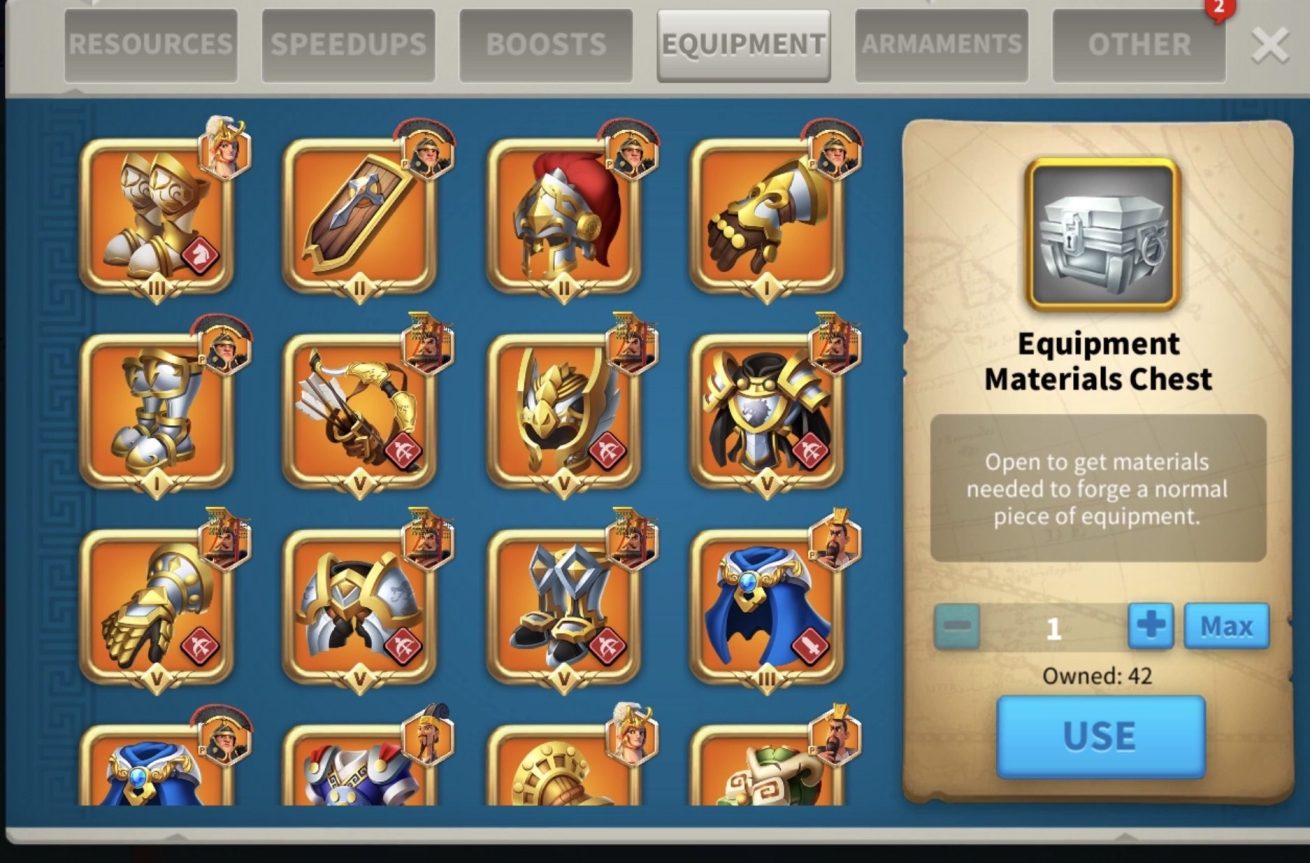Image resolution: width=1310 pixels, height=863 pixels.
Task: Select the brown leather gauntlet item
Action: pyautogui.click(x=767, y=216)
